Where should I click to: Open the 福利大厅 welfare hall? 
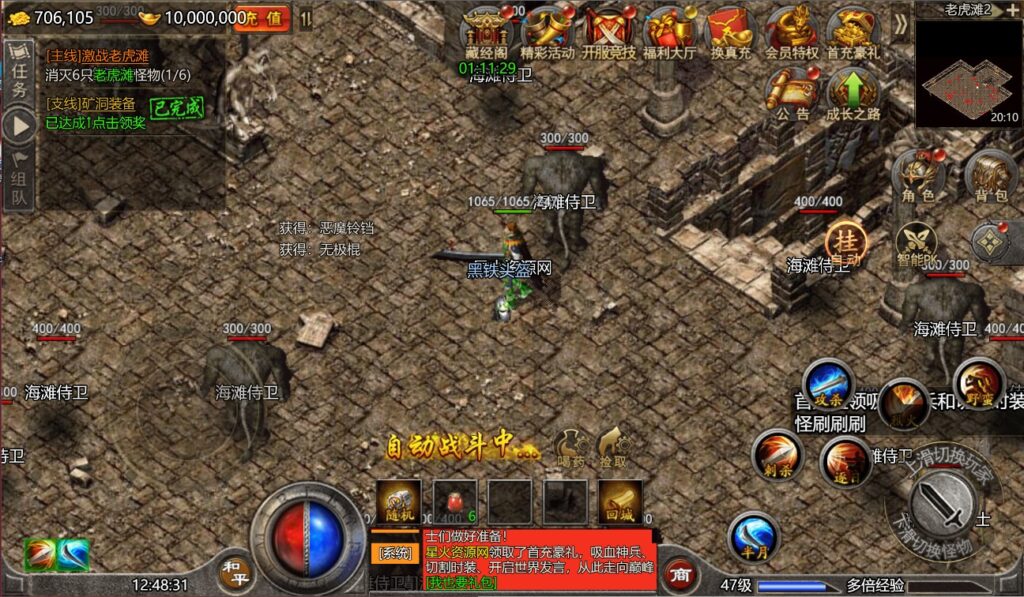click(x=670, y=32)
